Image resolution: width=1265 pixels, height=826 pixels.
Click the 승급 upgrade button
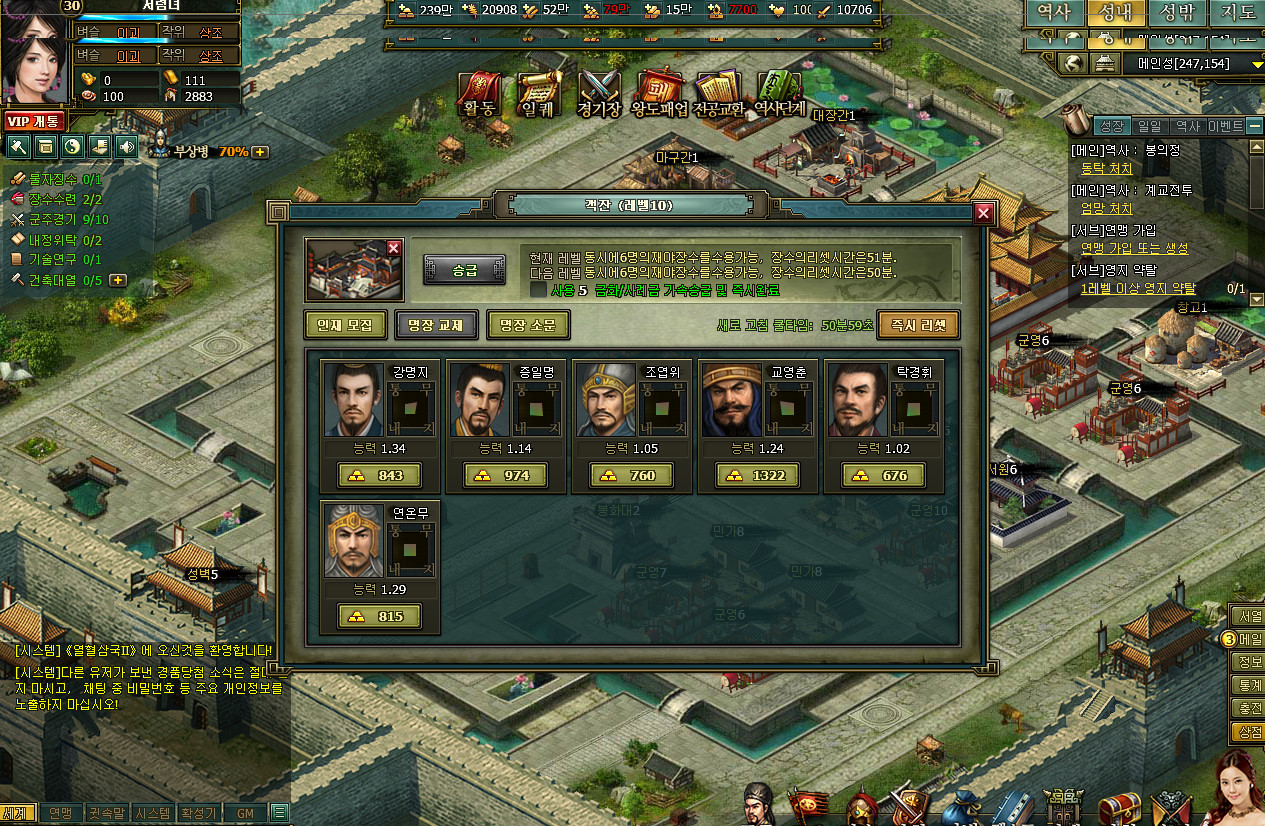click(x=463, y=270)
